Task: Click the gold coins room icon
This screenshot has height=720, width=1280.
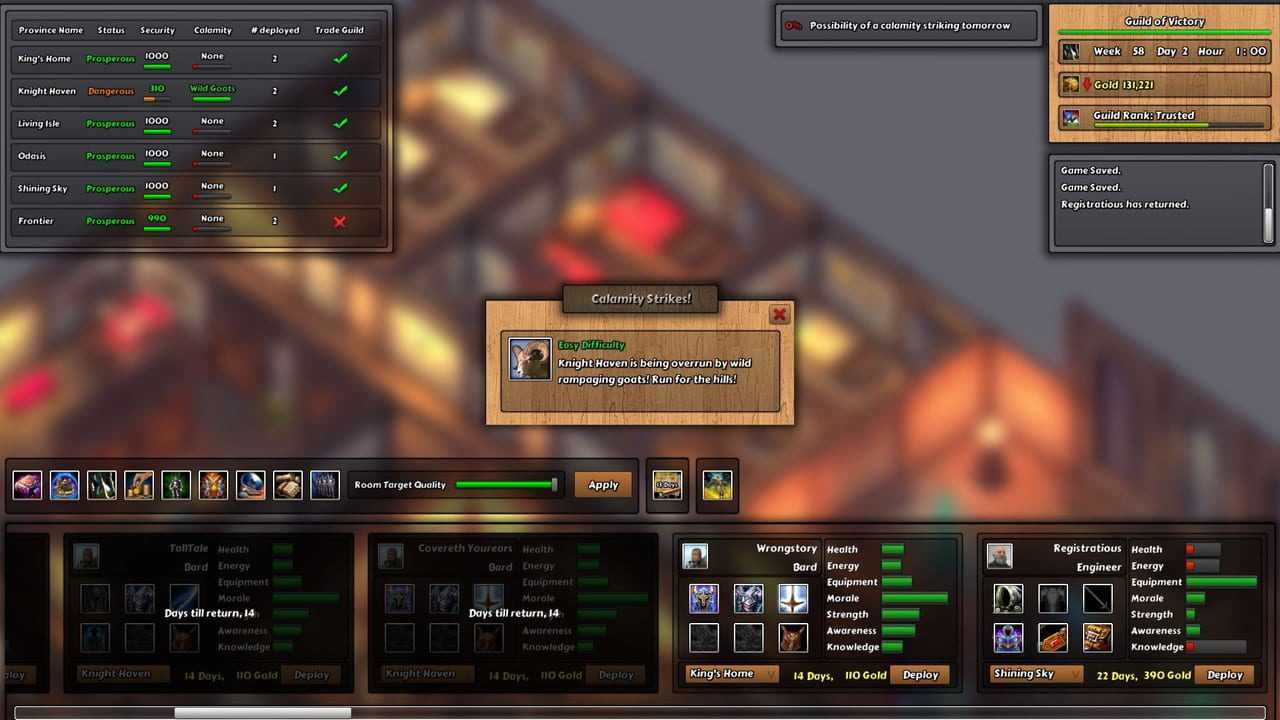Action: point(139,486)
